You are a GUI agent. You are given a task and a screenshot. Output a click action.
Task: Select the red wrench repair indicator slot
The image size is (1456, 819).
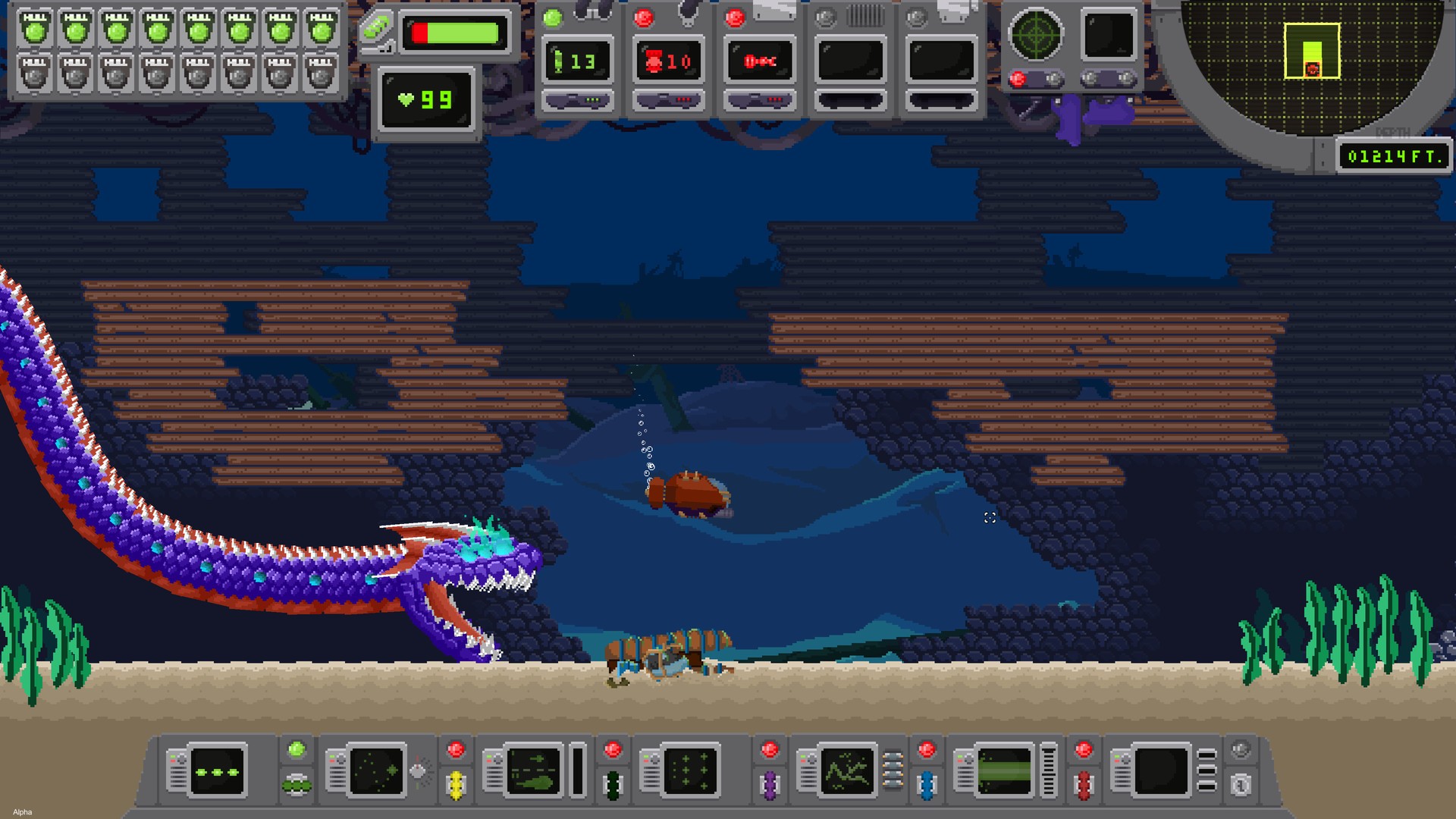click(x=759, y=61)
